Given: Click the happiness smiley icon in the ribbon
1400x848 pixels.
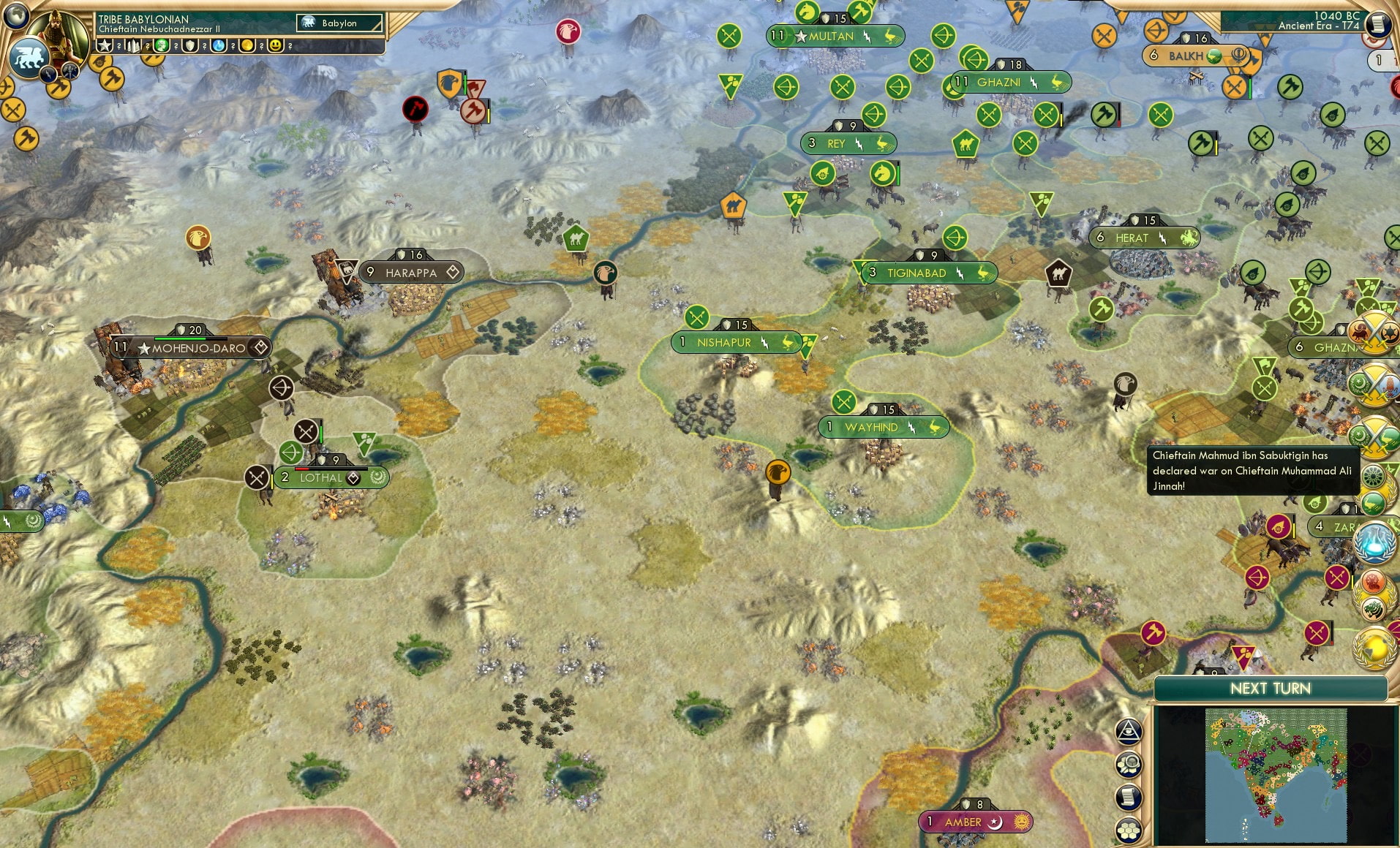Looking at the screenshot, I should (x=275, y=45).
